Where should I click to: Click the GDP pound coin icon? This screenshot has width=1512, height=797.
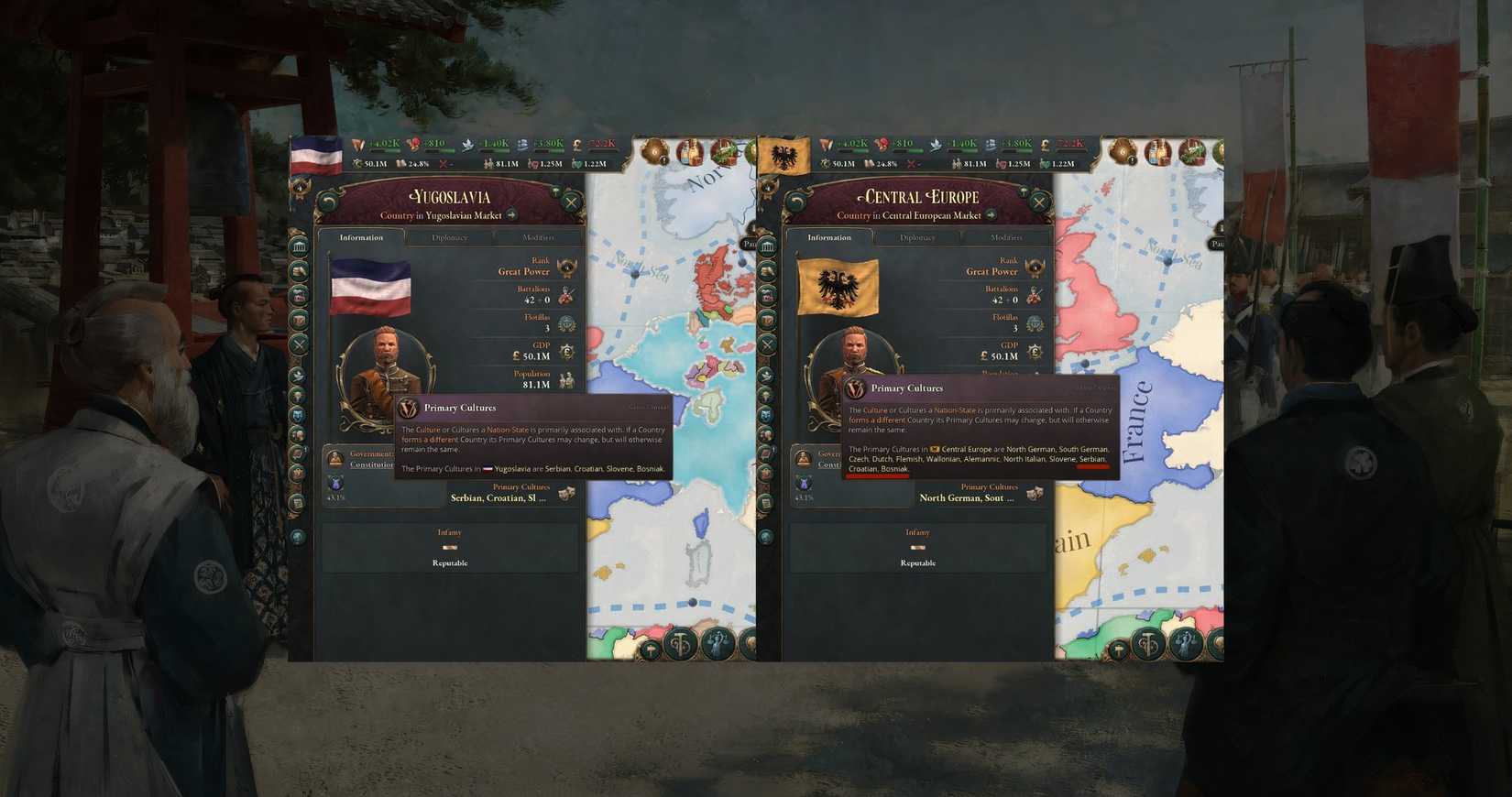pos(567,351)
